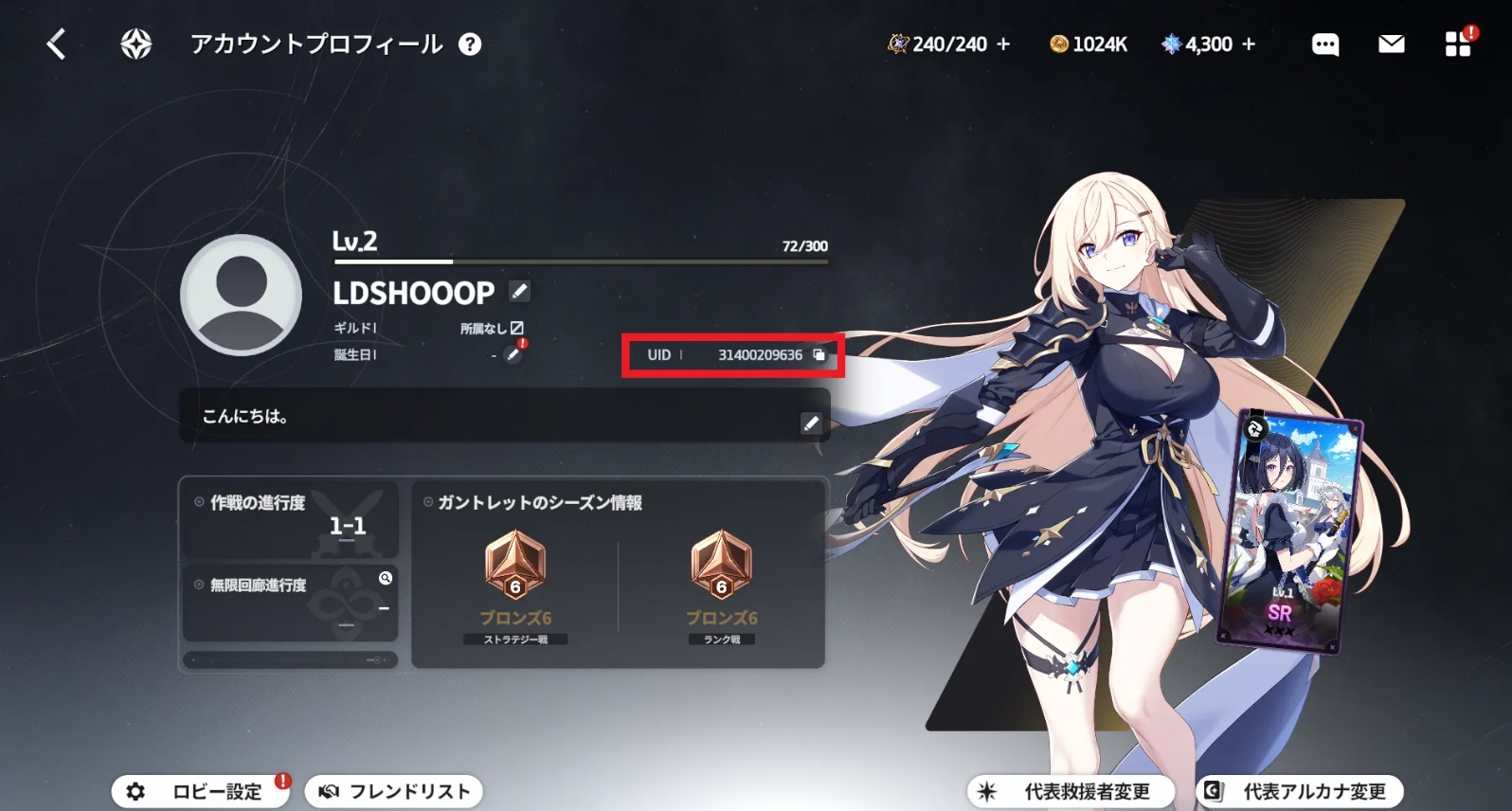
Task: Open the home emblem icon
Action: pos(136,44)
